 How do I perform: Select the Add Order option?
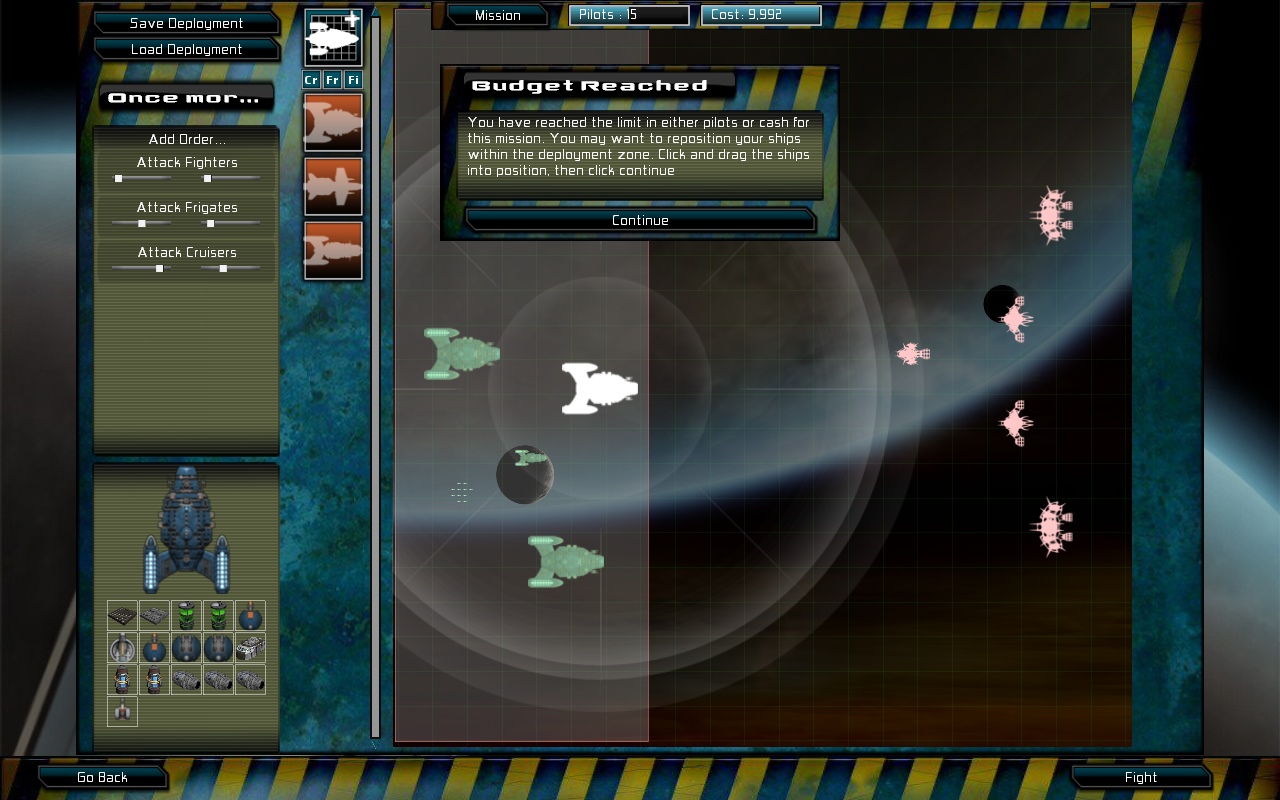[x=187, y=139]
